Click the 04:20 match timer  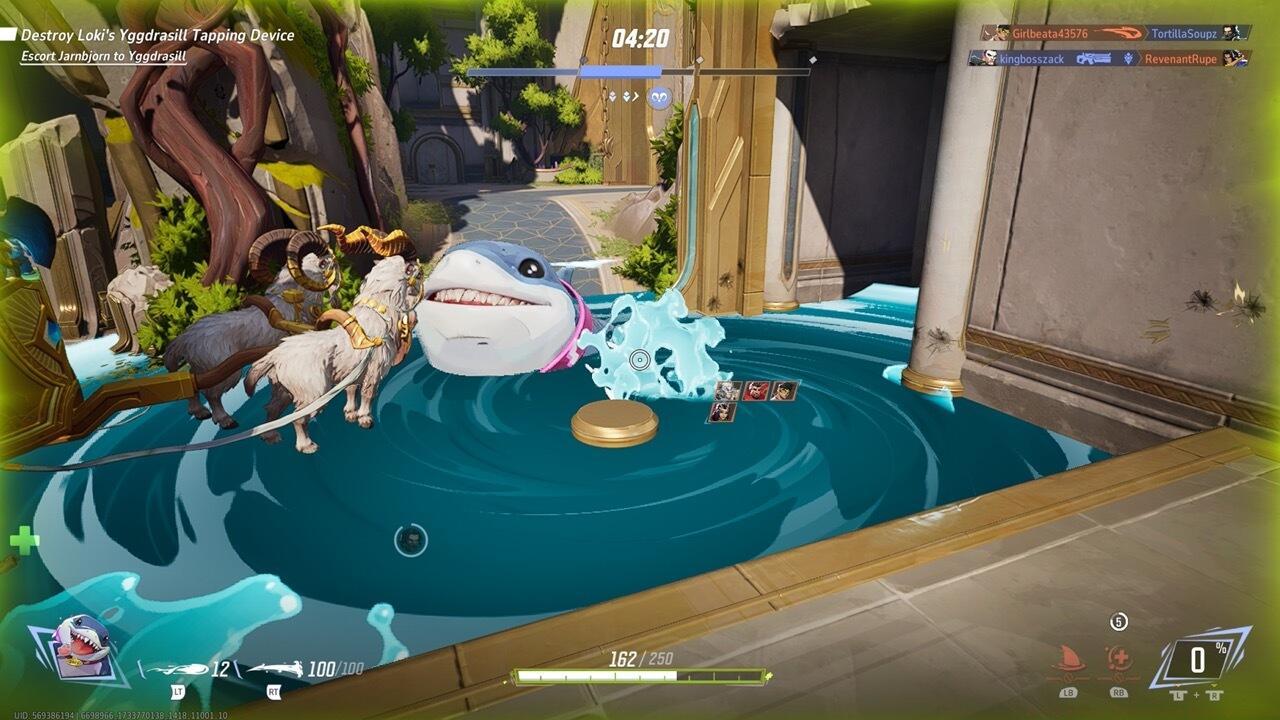click(640, 37)
